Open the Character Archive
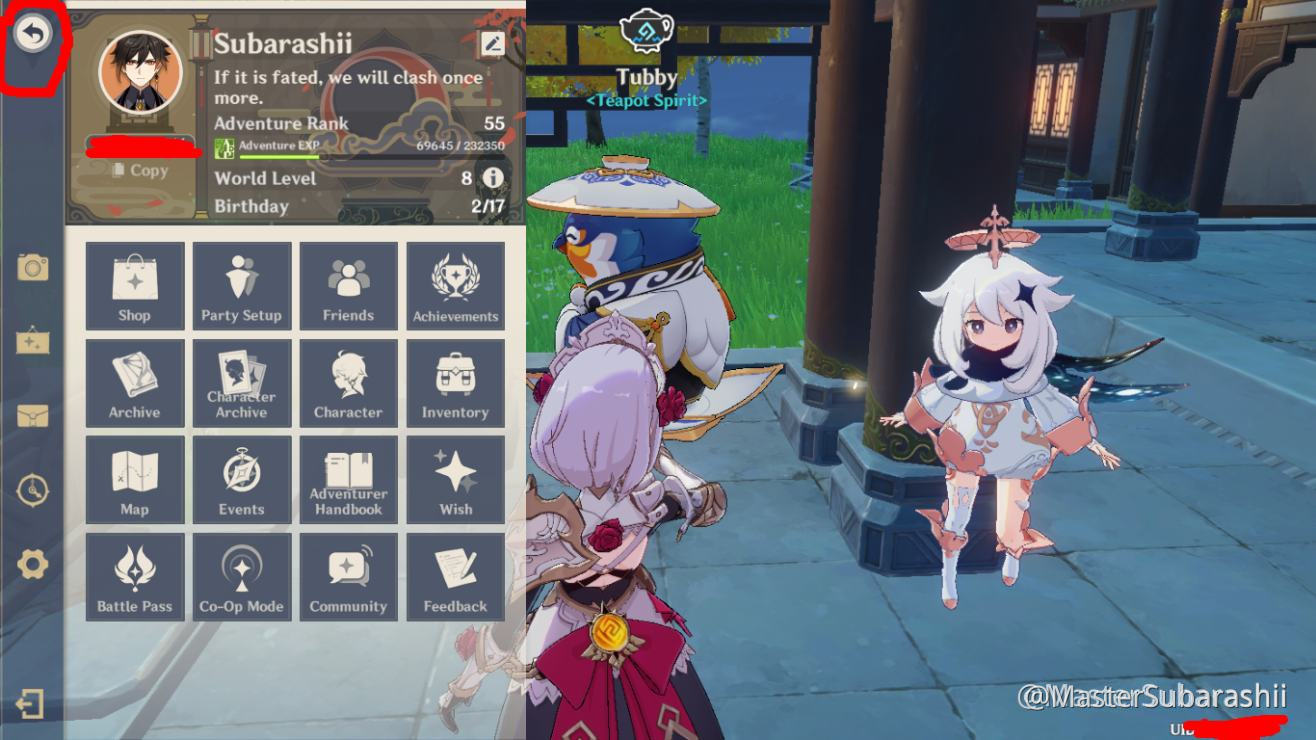The image size is (1316, 740). [x=241, y=382]
